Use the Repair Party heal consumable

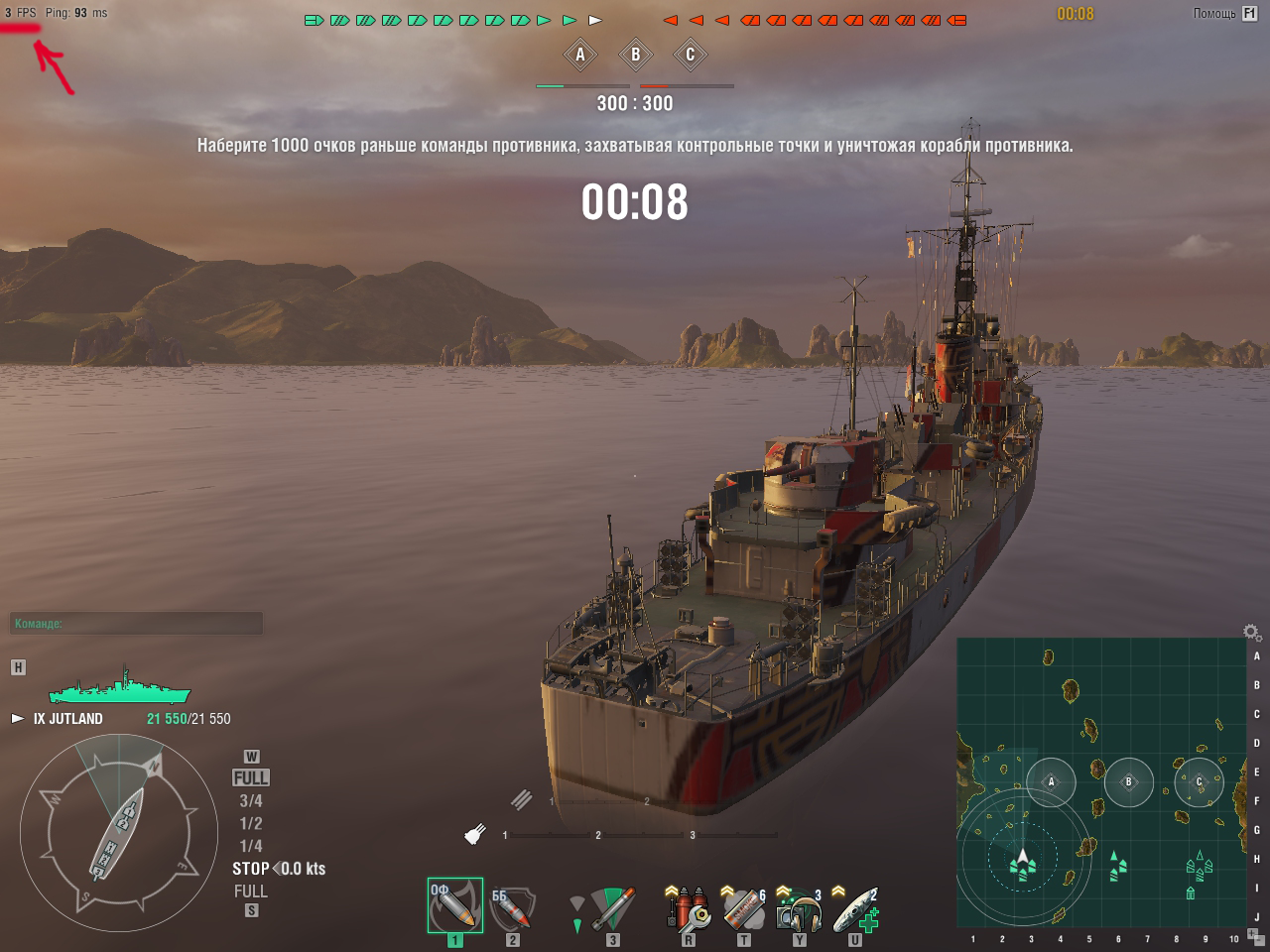(x=854, y=907)
